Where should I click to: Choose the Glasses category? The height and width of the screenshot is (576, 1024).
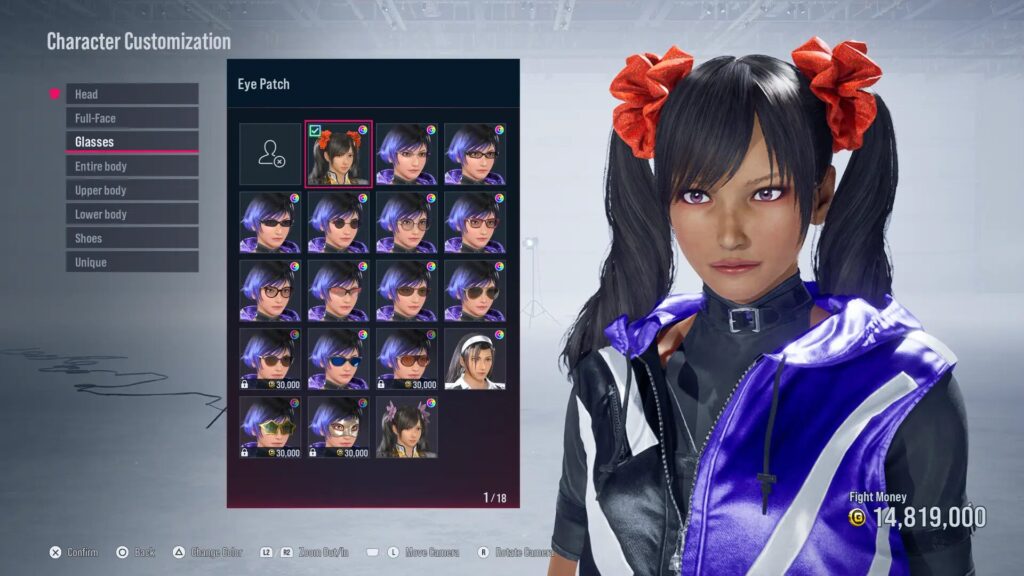pos(131,142)
